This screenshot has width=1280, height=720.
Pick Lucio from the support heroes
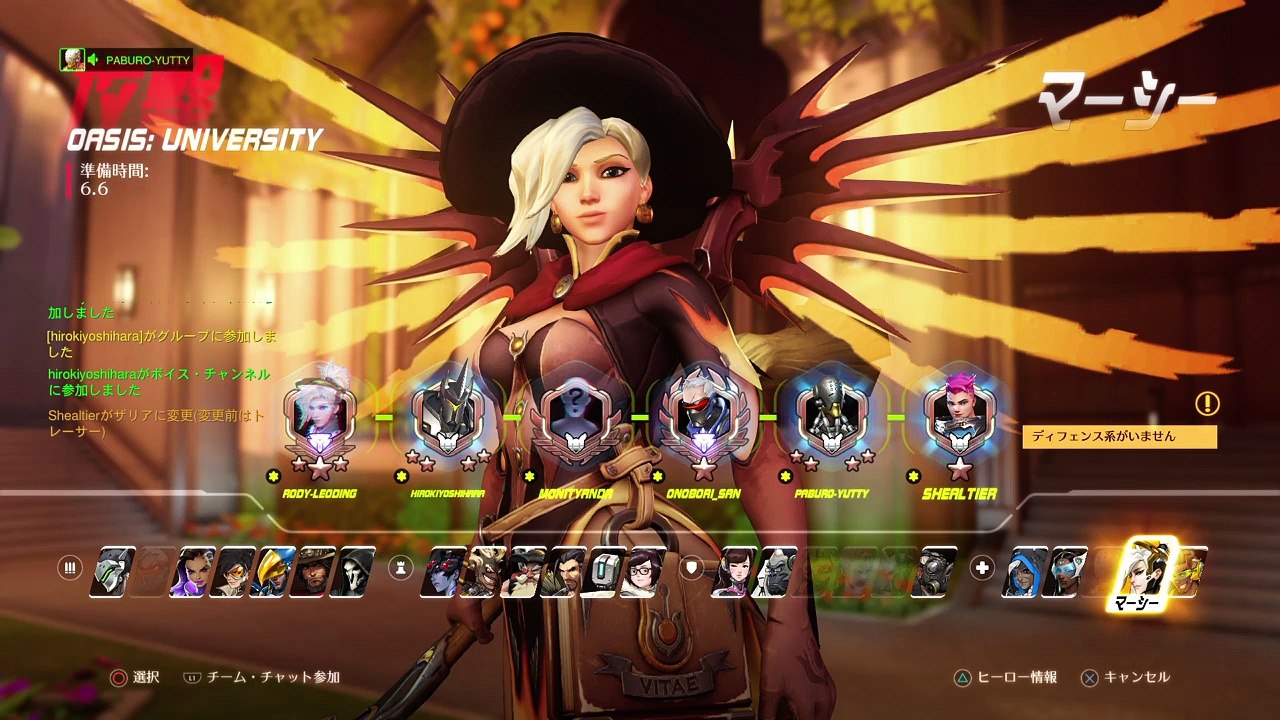coord(1192,572)
